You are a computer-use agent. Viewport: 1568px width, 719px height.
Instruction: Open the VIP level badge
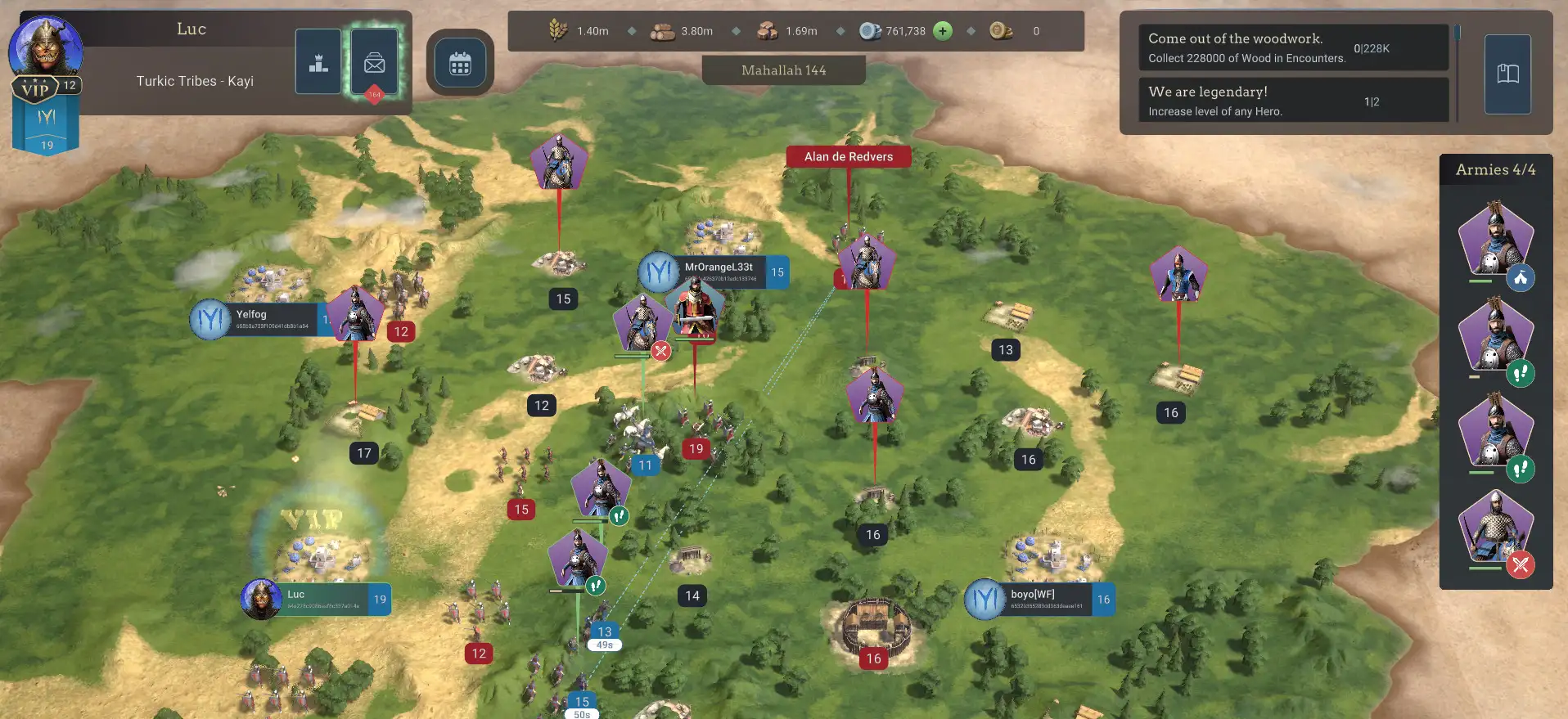pos(36,88)
